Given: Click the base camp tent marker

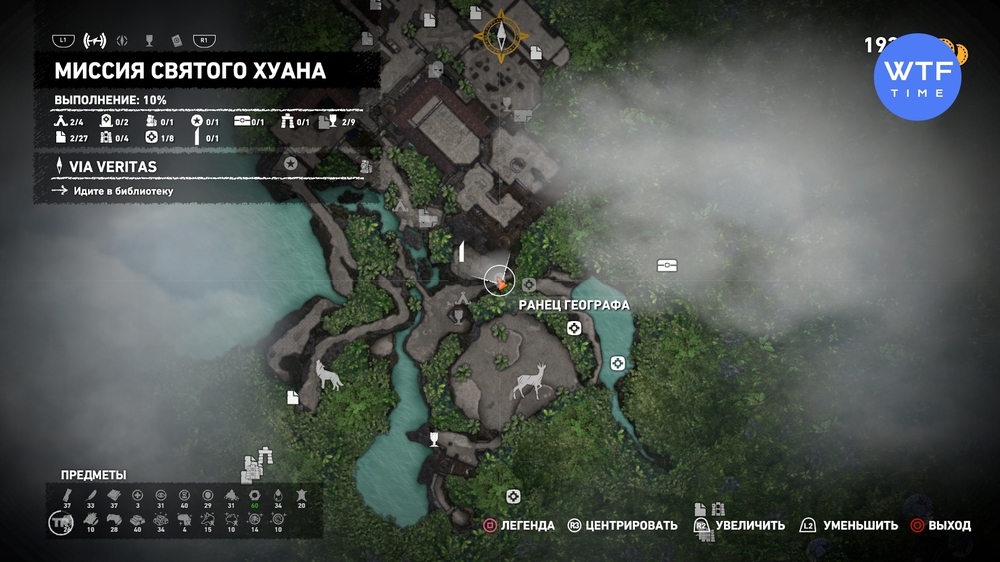Looking at the screenshot, I should (463, 298).
